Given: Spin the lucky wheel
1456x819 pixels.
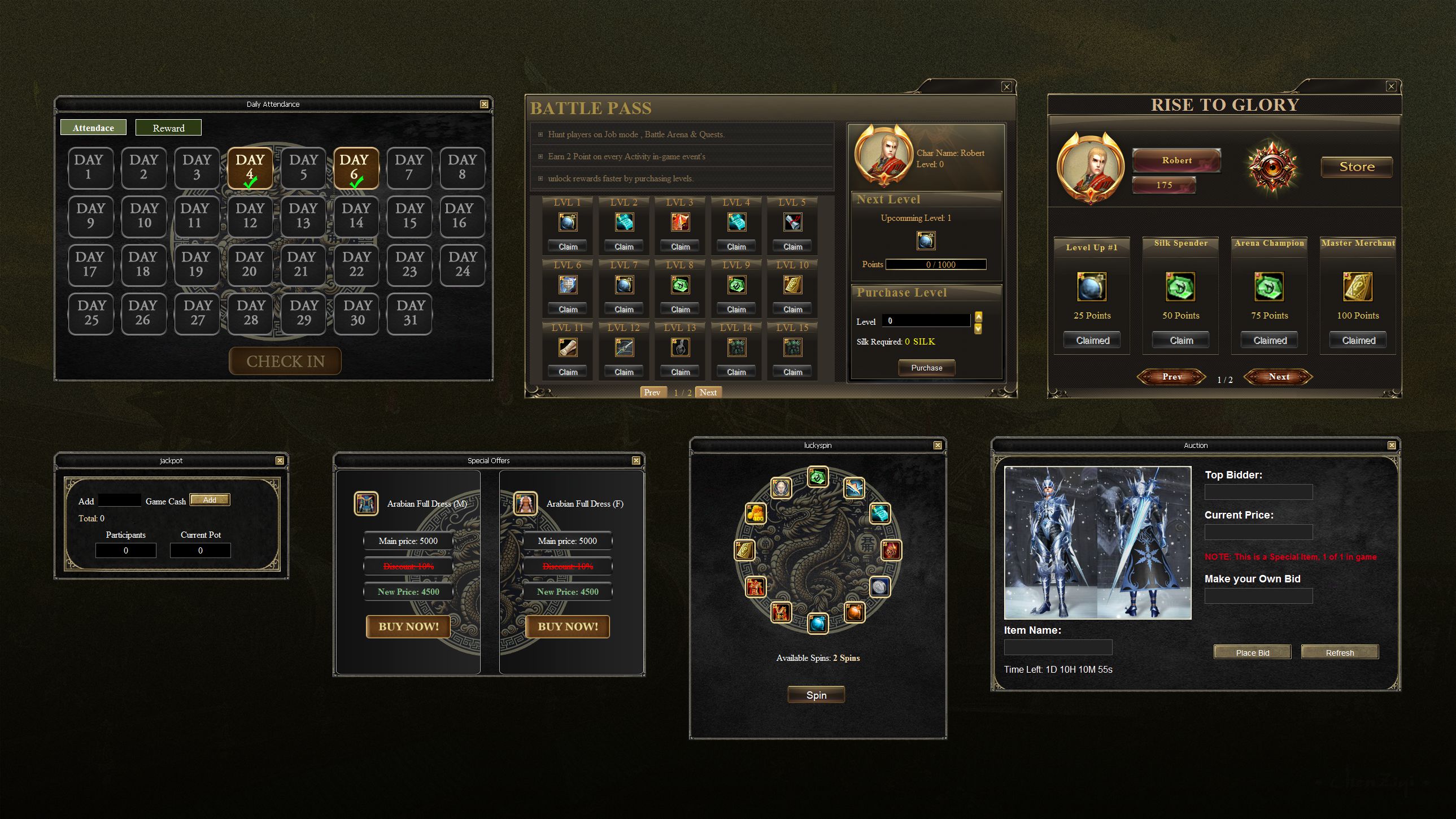Looking at the screenshot, I should click(x=816, y=695).
